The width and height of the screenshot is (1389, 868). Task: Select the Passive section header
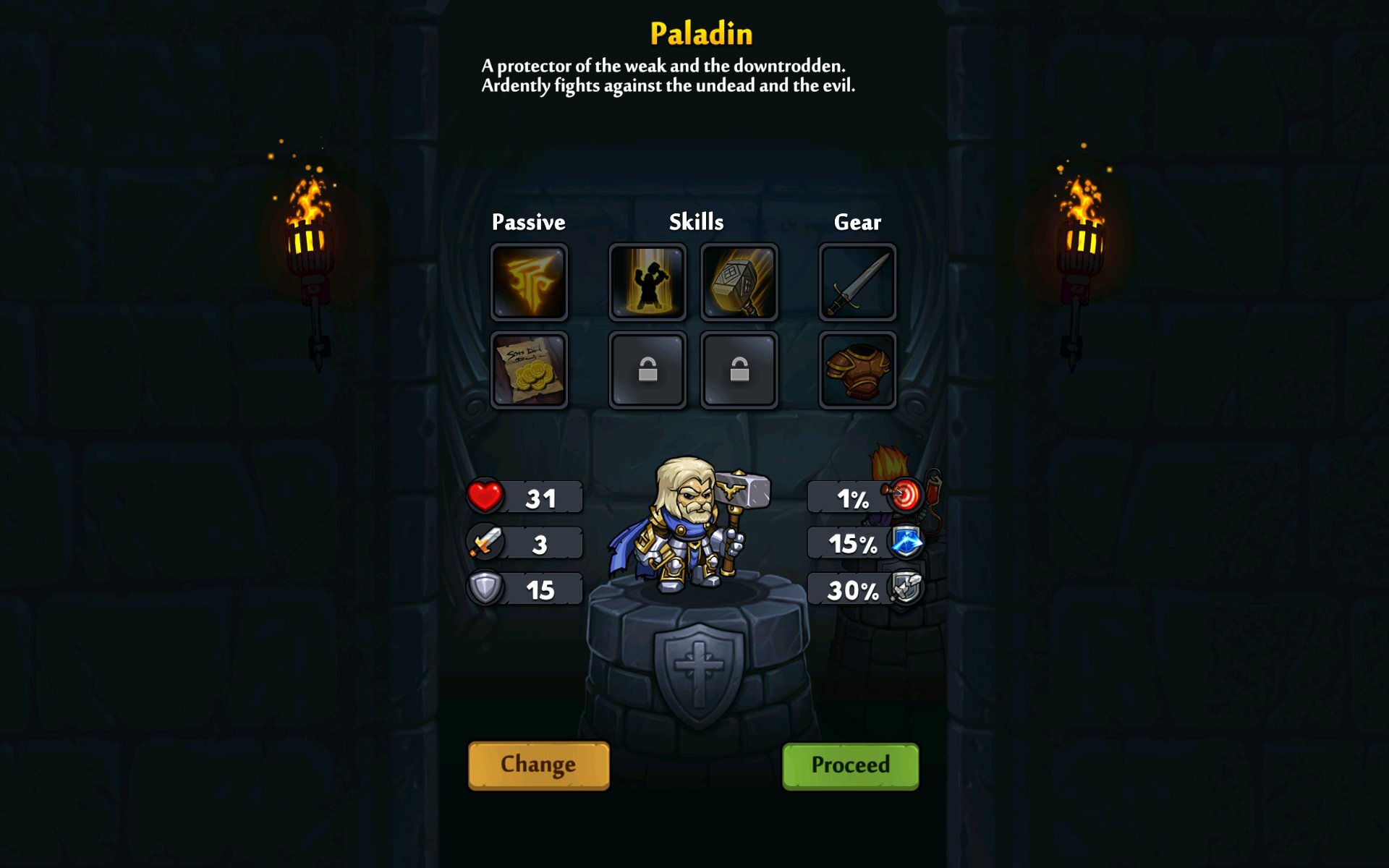pyautogui.click(x=529, y=222)
